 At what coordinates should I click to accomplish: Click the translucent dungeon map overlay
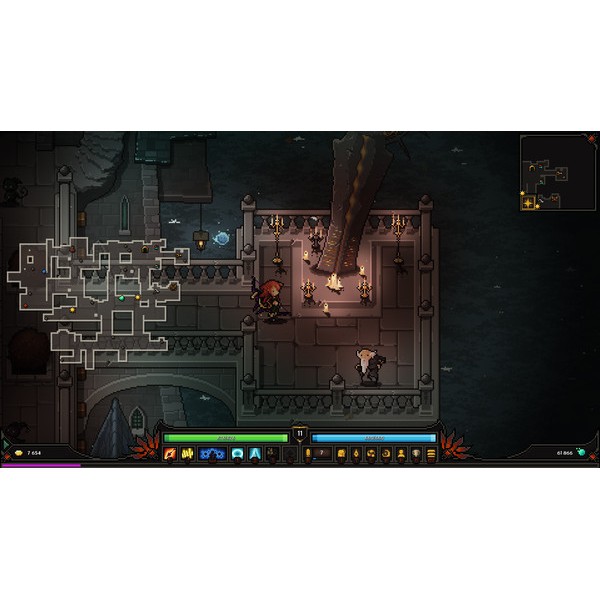(x=98, y=297)
